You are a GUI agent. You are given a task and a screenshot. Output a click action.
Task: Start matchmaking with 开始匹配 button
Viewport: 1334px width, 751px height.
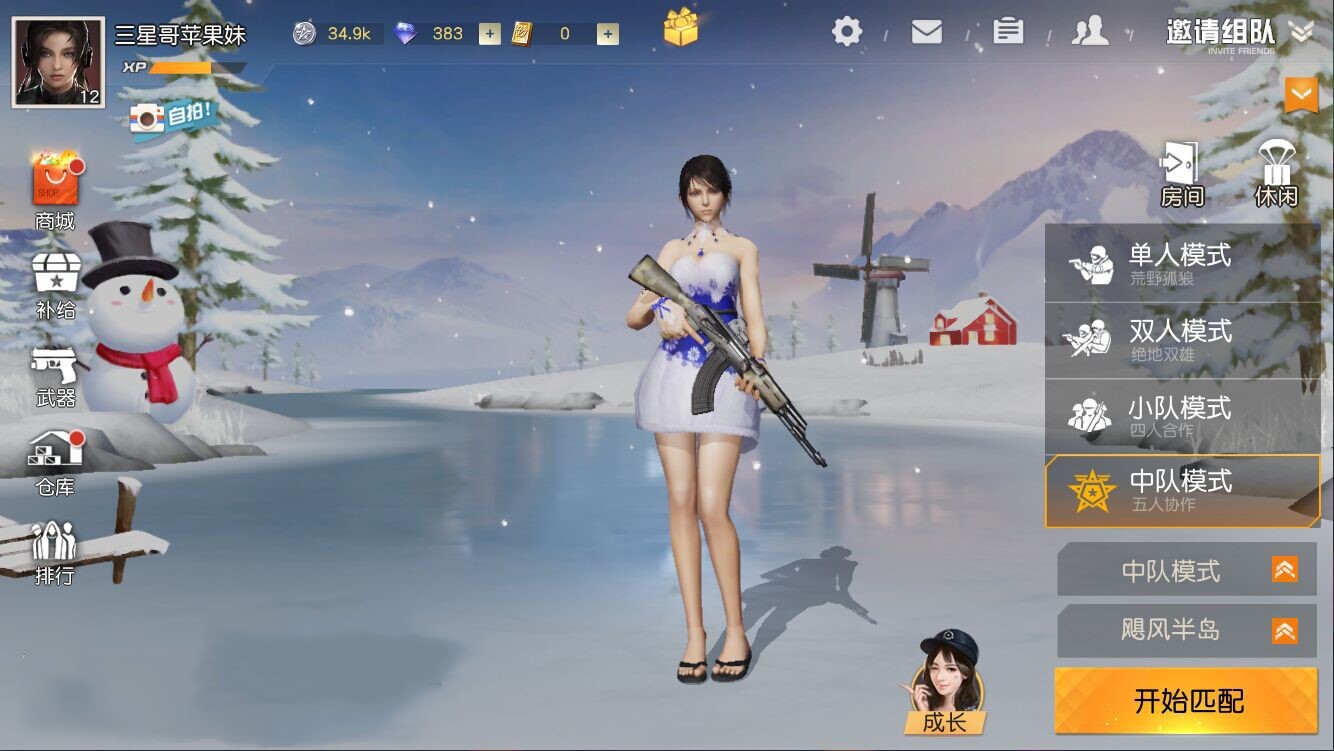point(1186,701)
